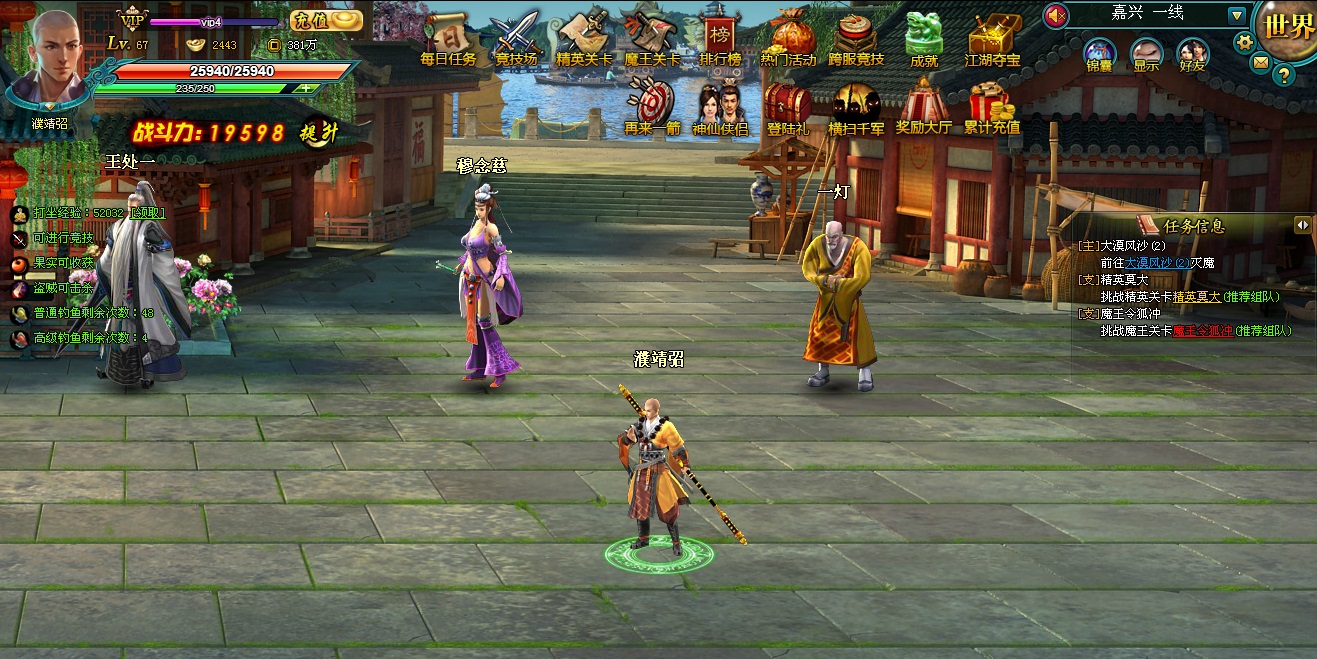
Task: Click the 江湖夺宝 treasure chest icon
Action: 992,38
